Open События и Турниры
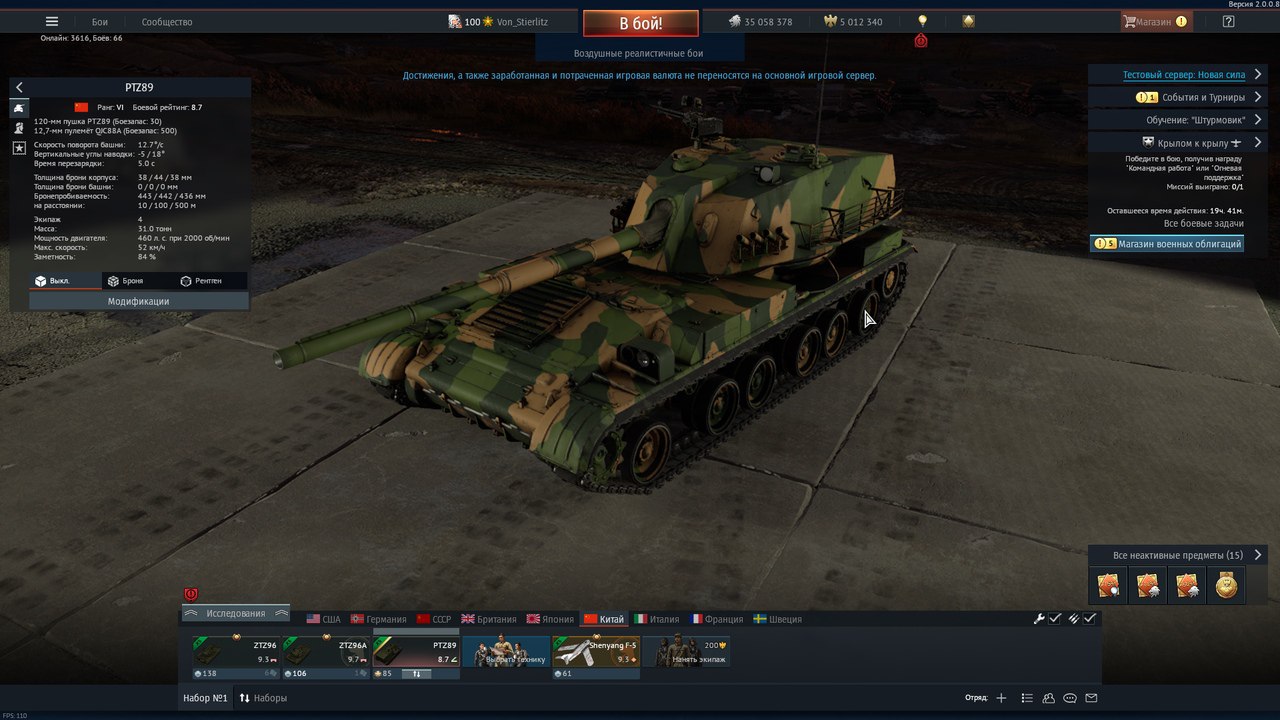The width and height of the screenshot is (1280, 720). pos(1188,97)
